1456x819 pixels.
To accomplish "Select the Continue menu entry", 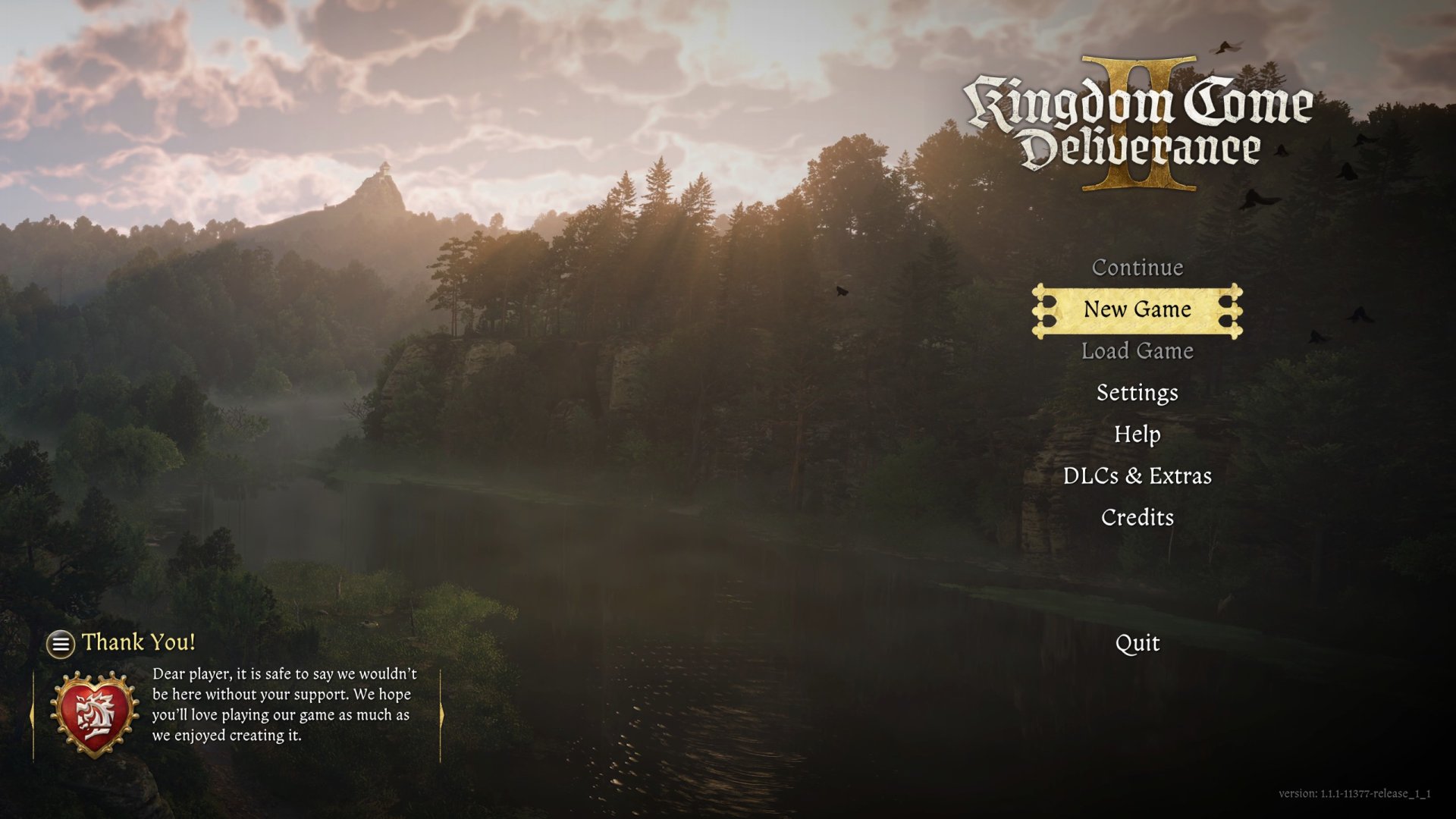I will [x=1137, y=268].
